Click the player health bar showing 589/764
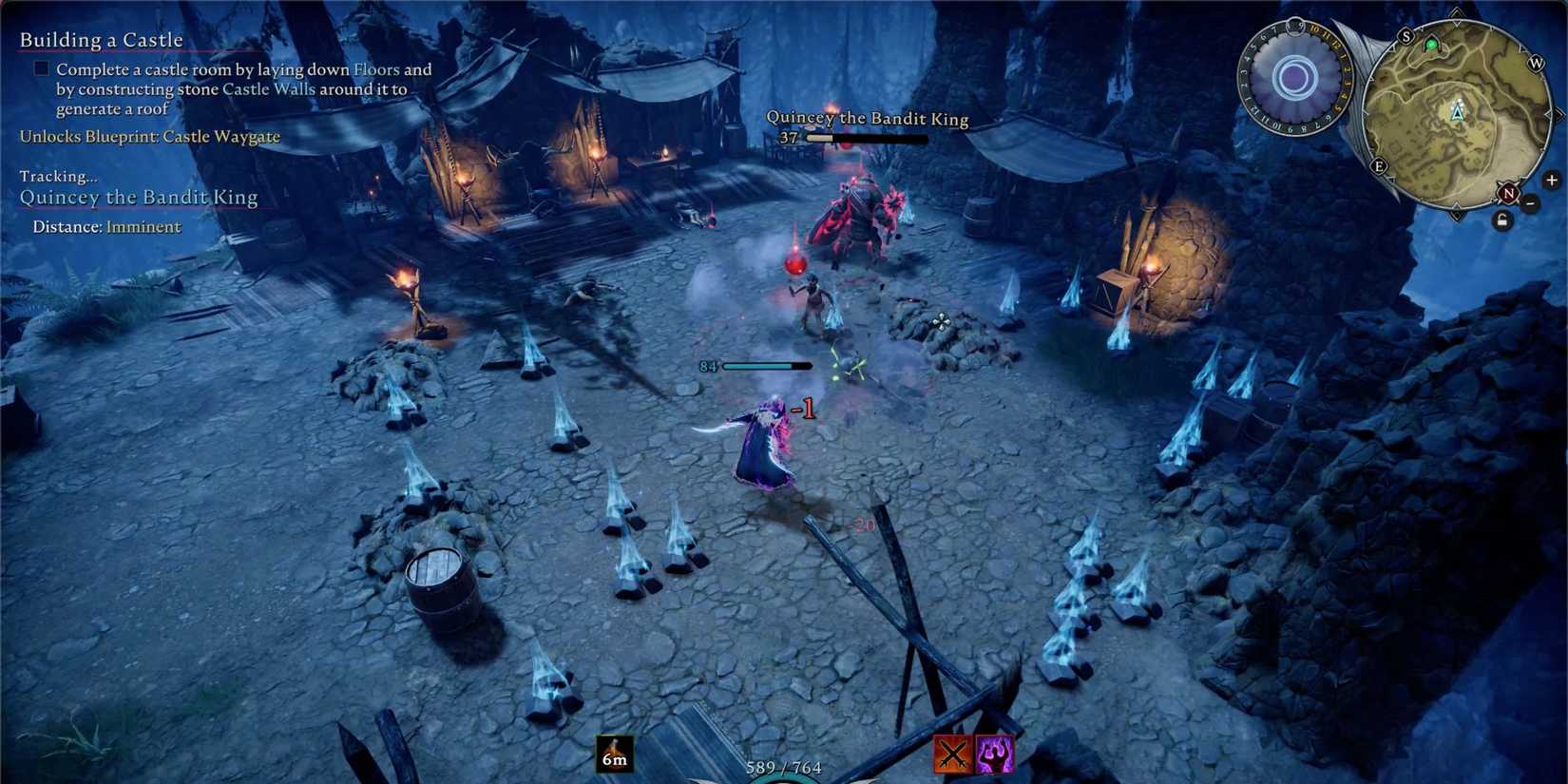This screenshot has width=1568, height=784. click(x=782, y=766)
